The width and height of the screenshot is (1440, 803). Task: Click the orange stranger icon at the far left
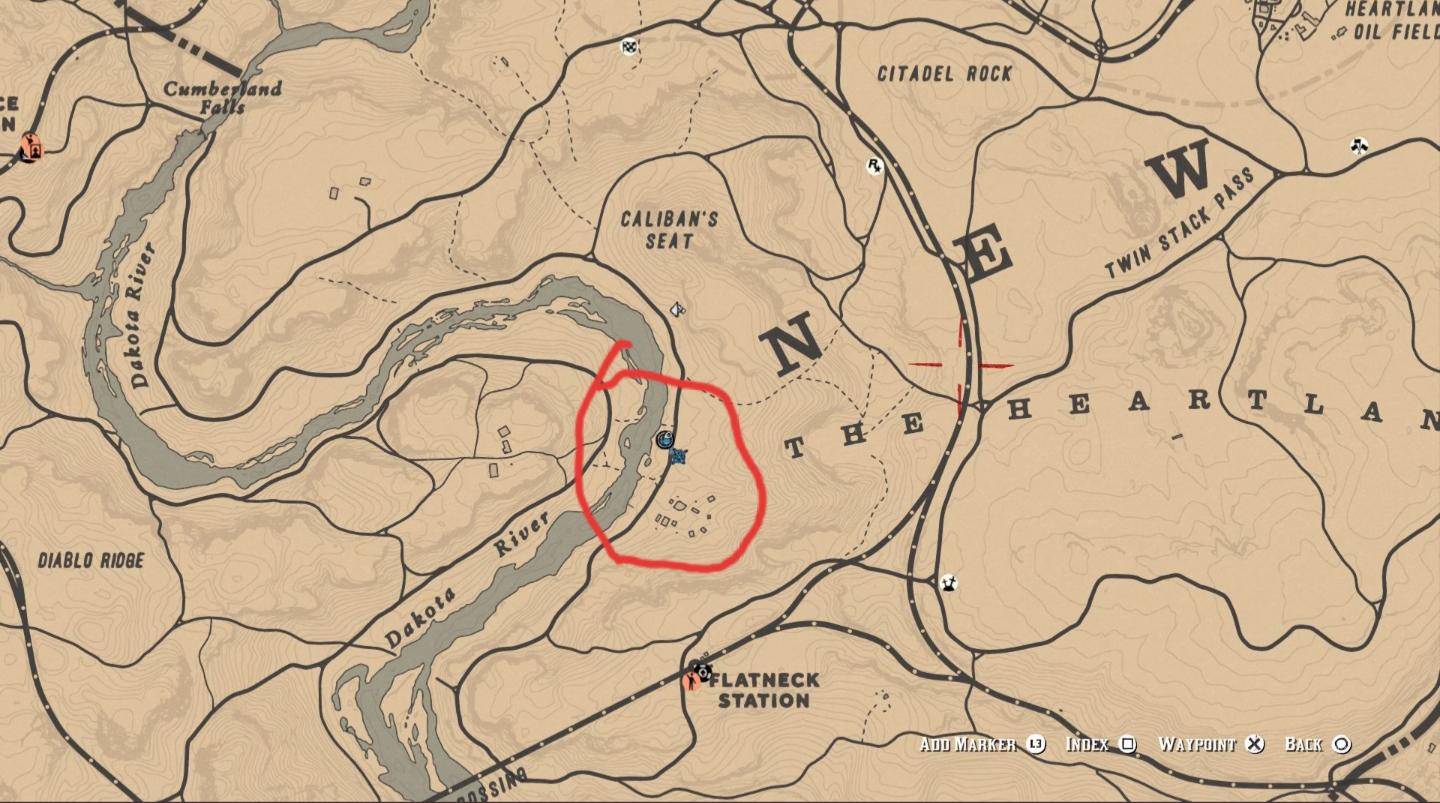point(30,146)
